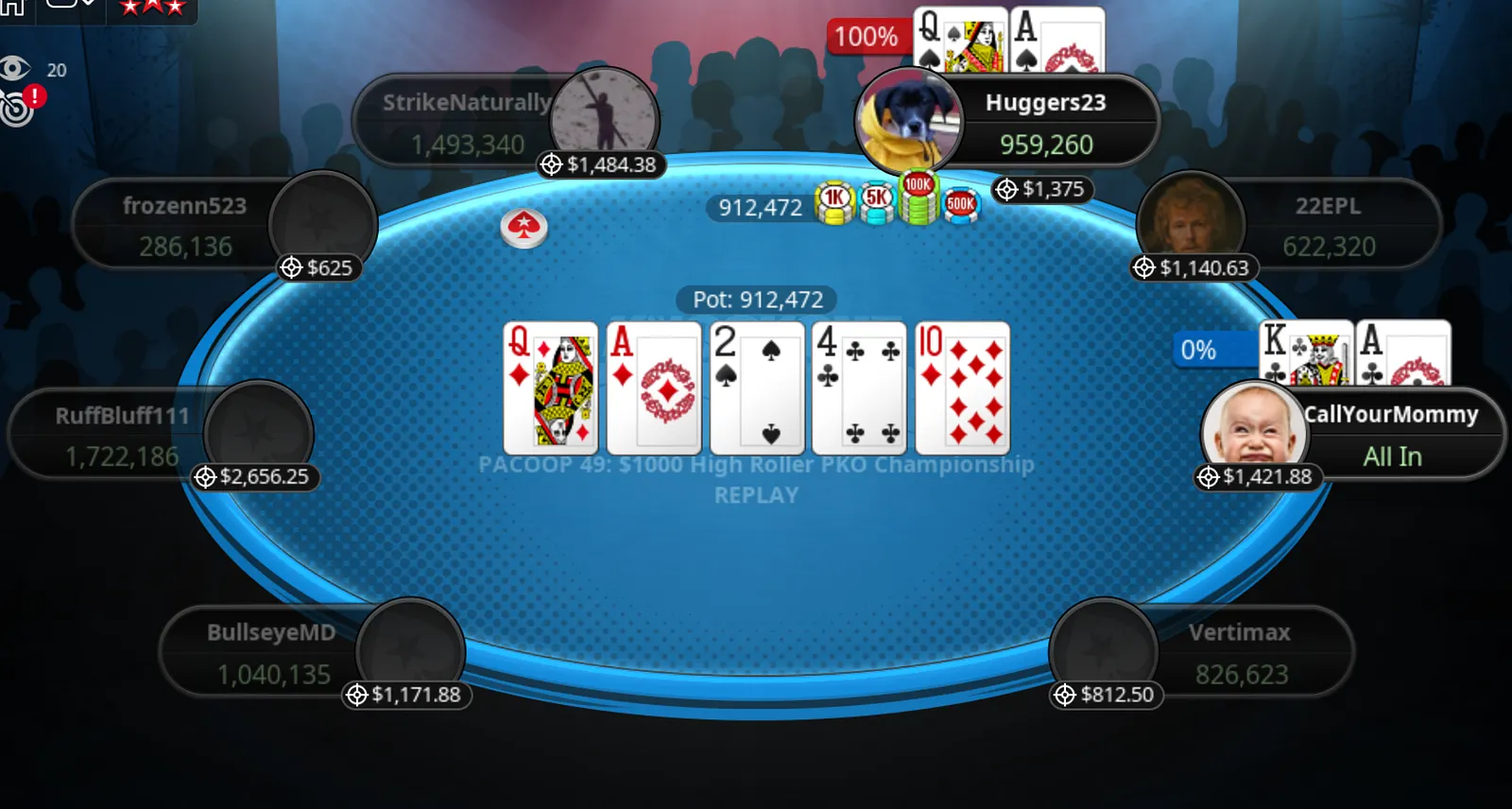This screenshot has height=809, width=1512.
Task: Open BullseyeMD's player panel
Action: [272, 652]
